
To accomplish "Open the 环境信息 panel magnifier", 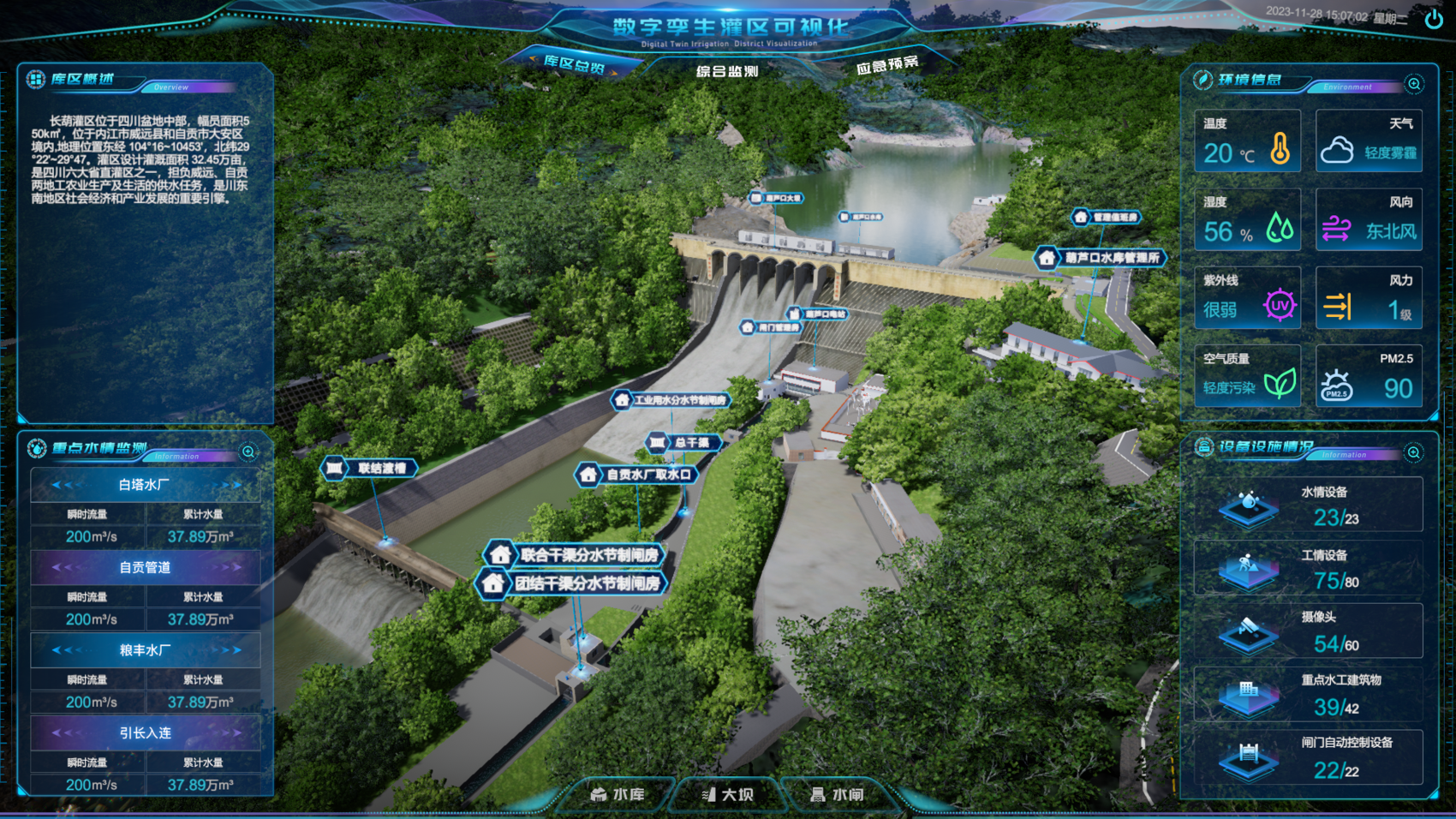I will 1414,84.
